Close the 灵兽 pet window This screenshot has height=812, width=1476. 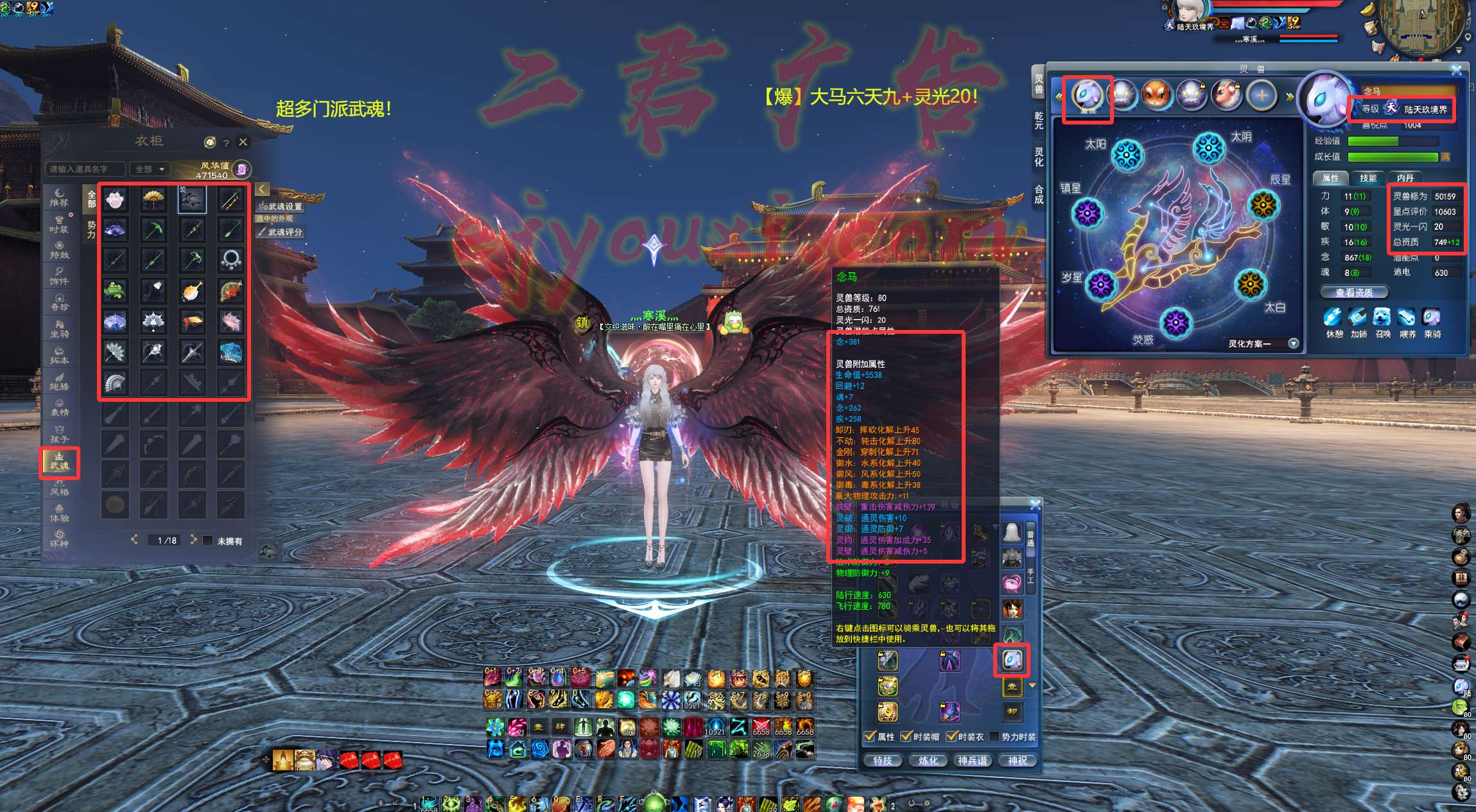click(1456, 69)
